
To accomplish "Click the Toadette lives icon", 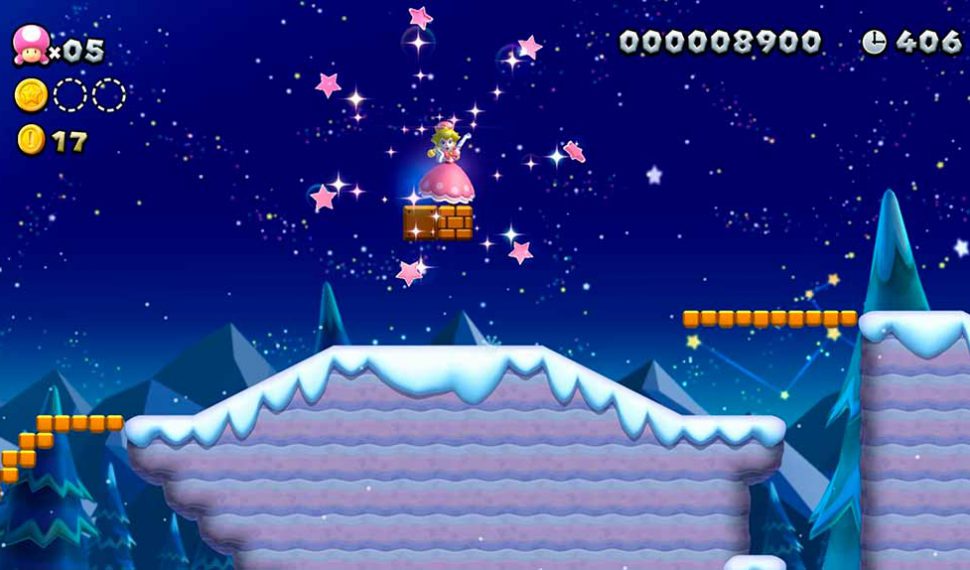I will coord(30,45).
